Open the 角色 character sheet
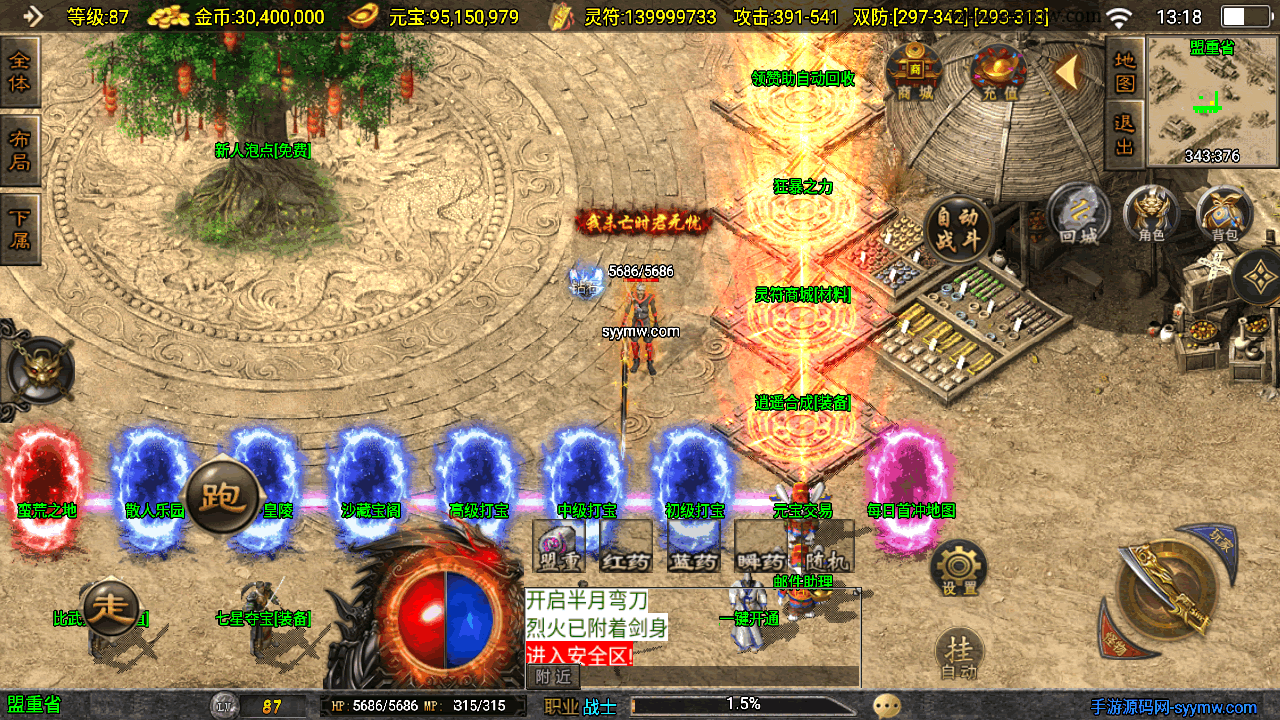Image resolution: width=1280 pixels, height=720 pixels. tap(1152, 213)
